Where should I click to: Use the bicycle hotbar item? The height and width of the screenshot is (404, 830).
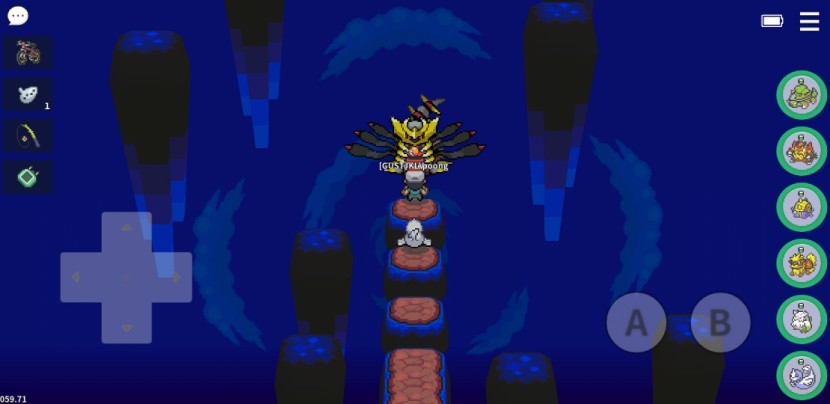pos(28,52)
